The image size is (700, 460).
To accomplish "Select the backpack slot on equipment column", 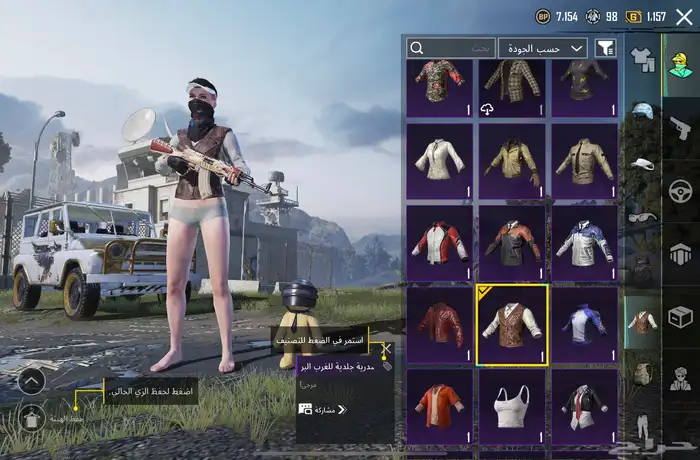I will (x=642, y=373).
